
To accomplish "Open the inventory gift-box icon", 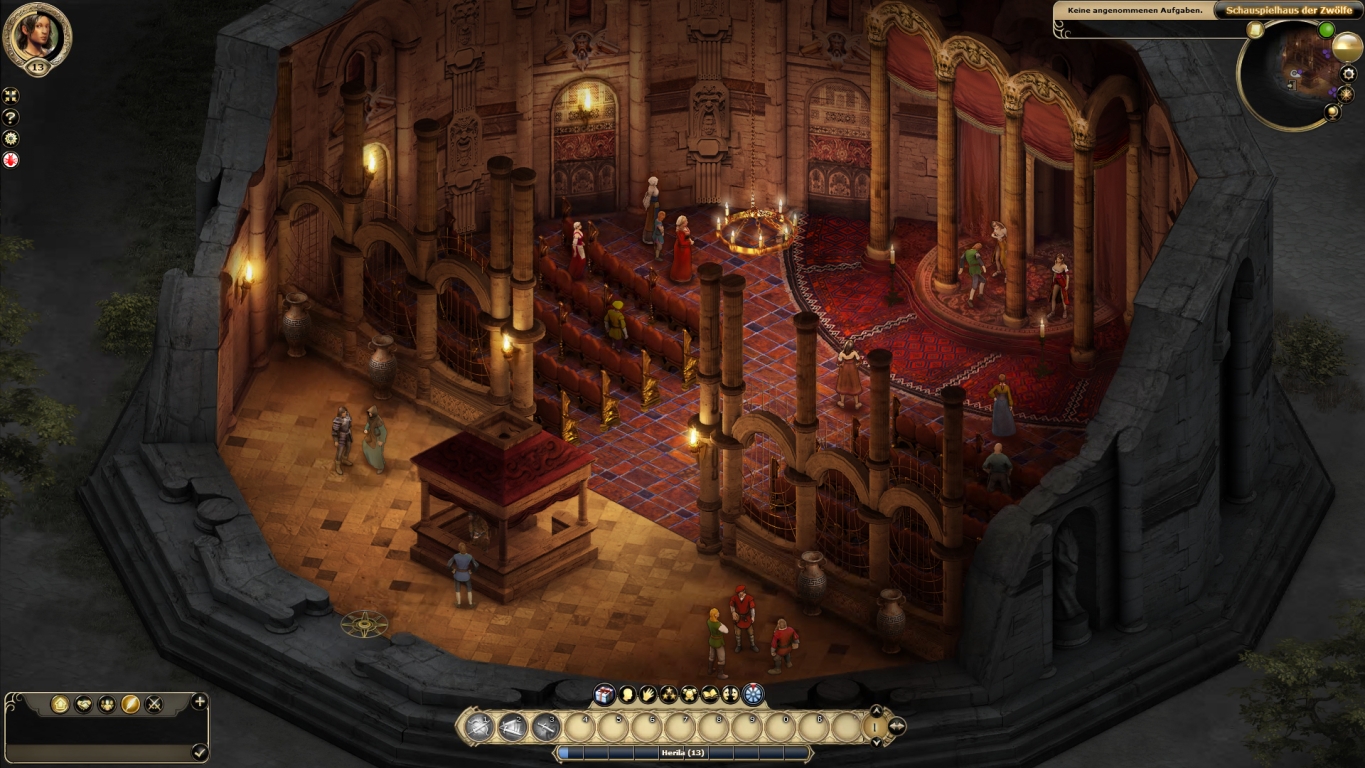I will point(604,695).
